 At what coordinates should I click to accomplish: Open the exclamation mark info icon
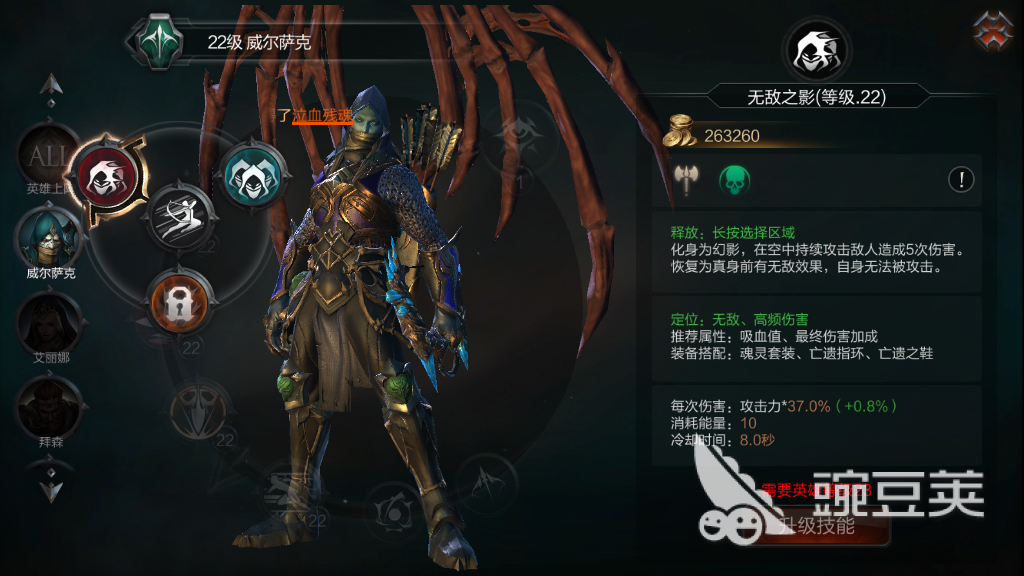click(961, 180)
